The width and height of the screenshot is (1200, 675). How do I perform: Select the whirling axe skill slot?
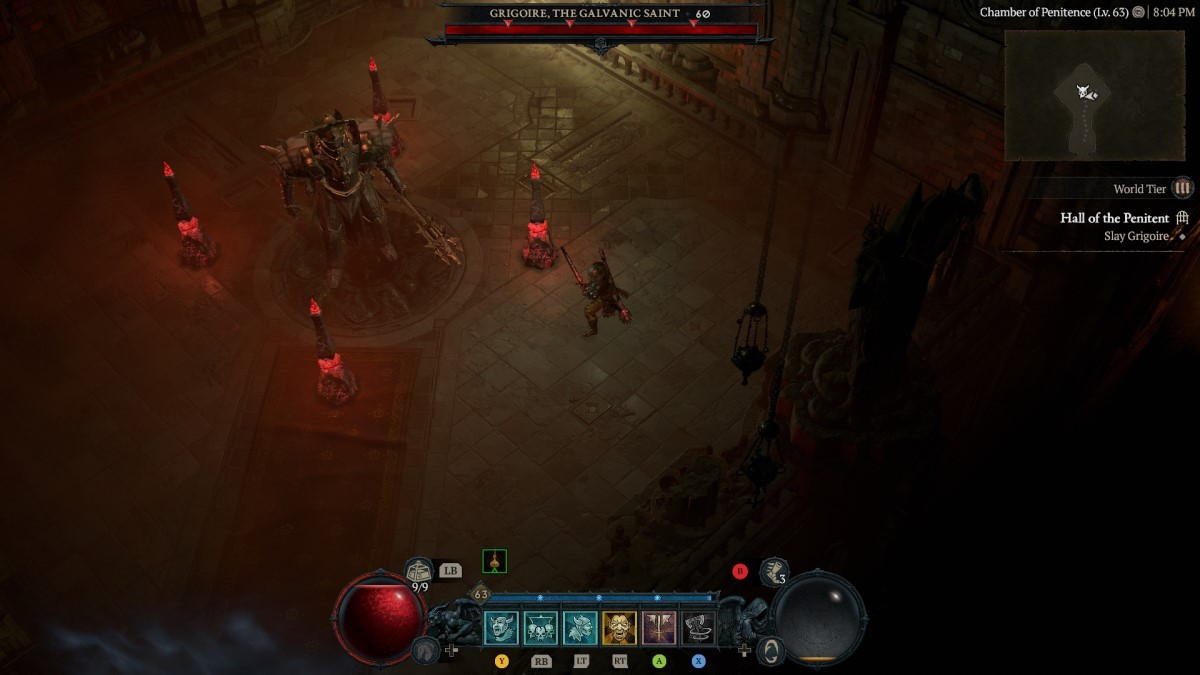pos(698,628)
